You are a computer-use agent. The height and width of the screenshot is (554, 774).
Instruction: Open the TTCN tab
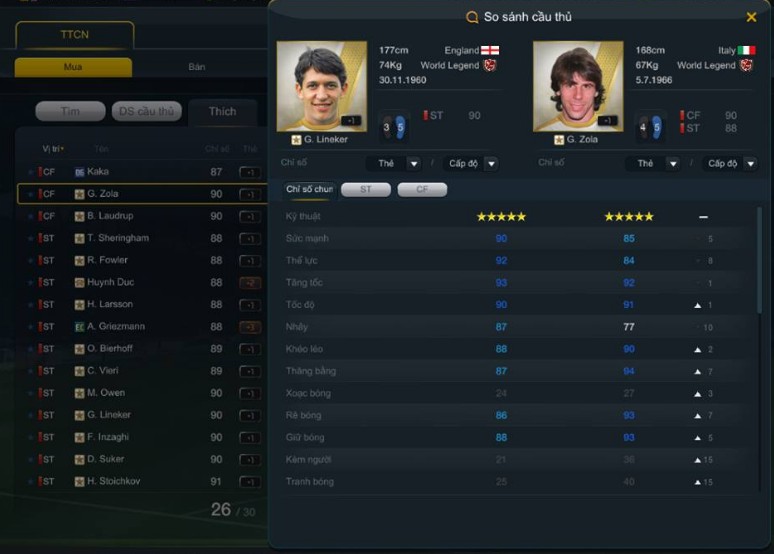(x=74, y=35)
